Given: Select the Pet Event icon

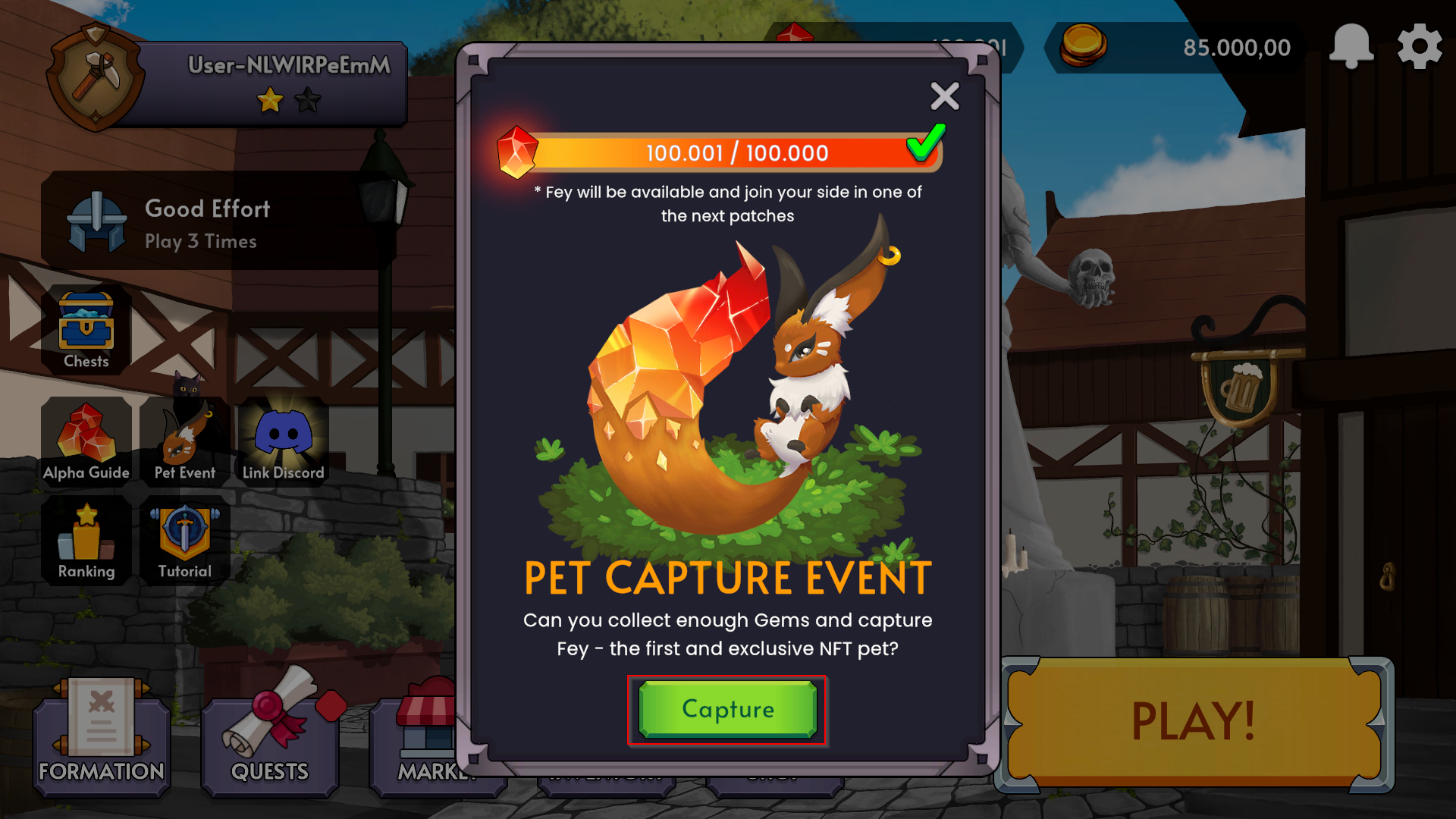Looking at the screenshot, I should 184,438.
